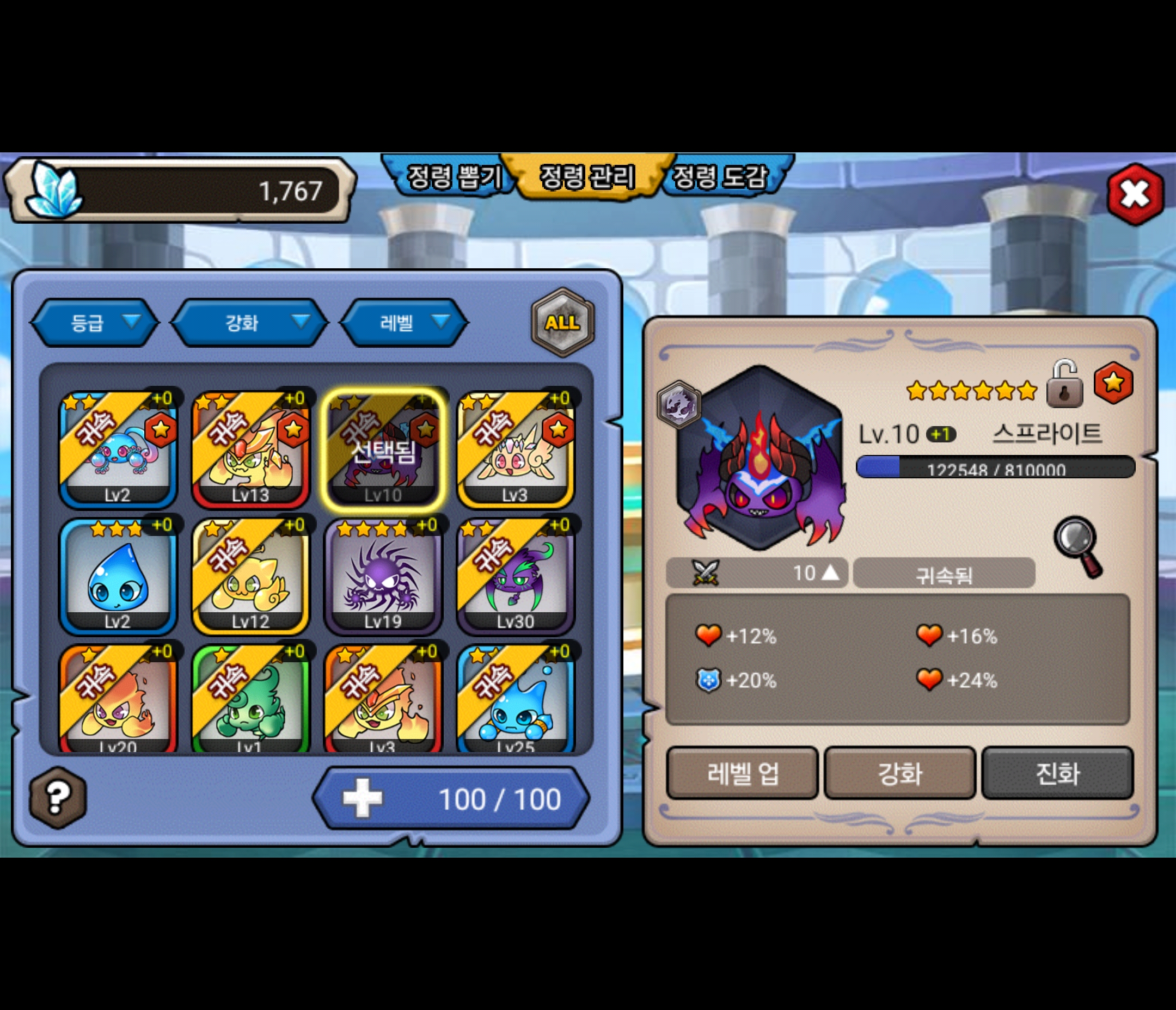
Task: Close the spirit management screen
Action: click(1134, 194)
